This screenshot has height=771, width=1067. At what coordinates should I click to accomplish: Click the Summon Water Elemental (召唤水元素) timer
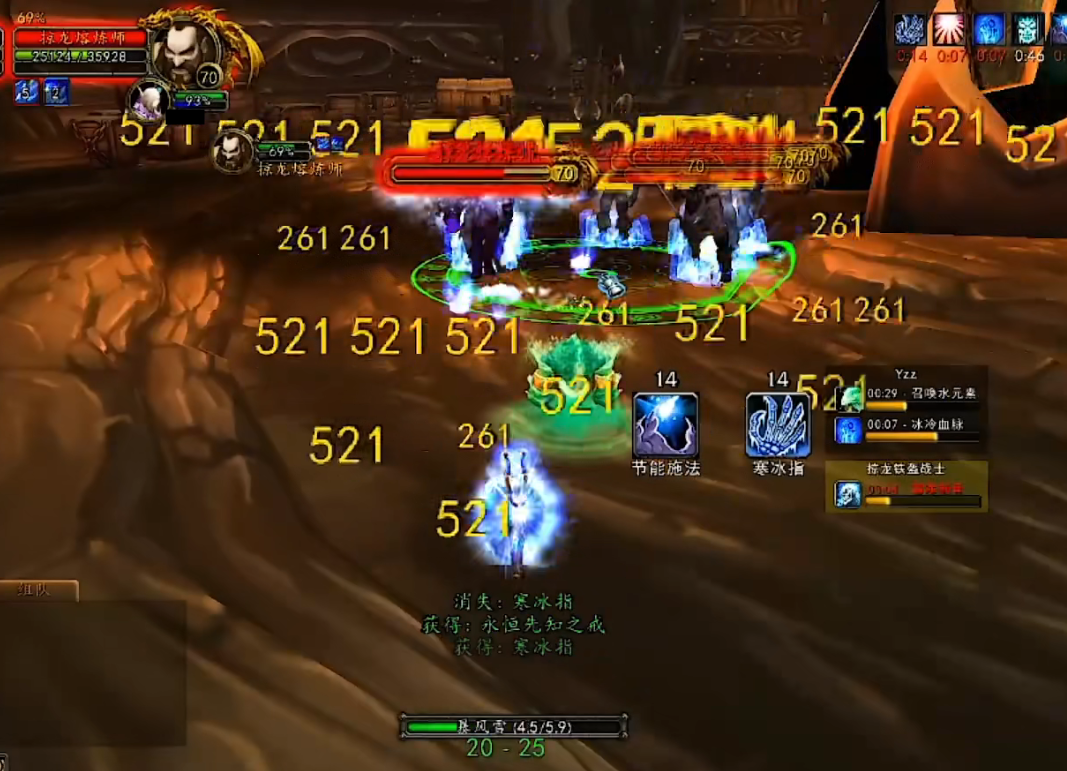910,398
